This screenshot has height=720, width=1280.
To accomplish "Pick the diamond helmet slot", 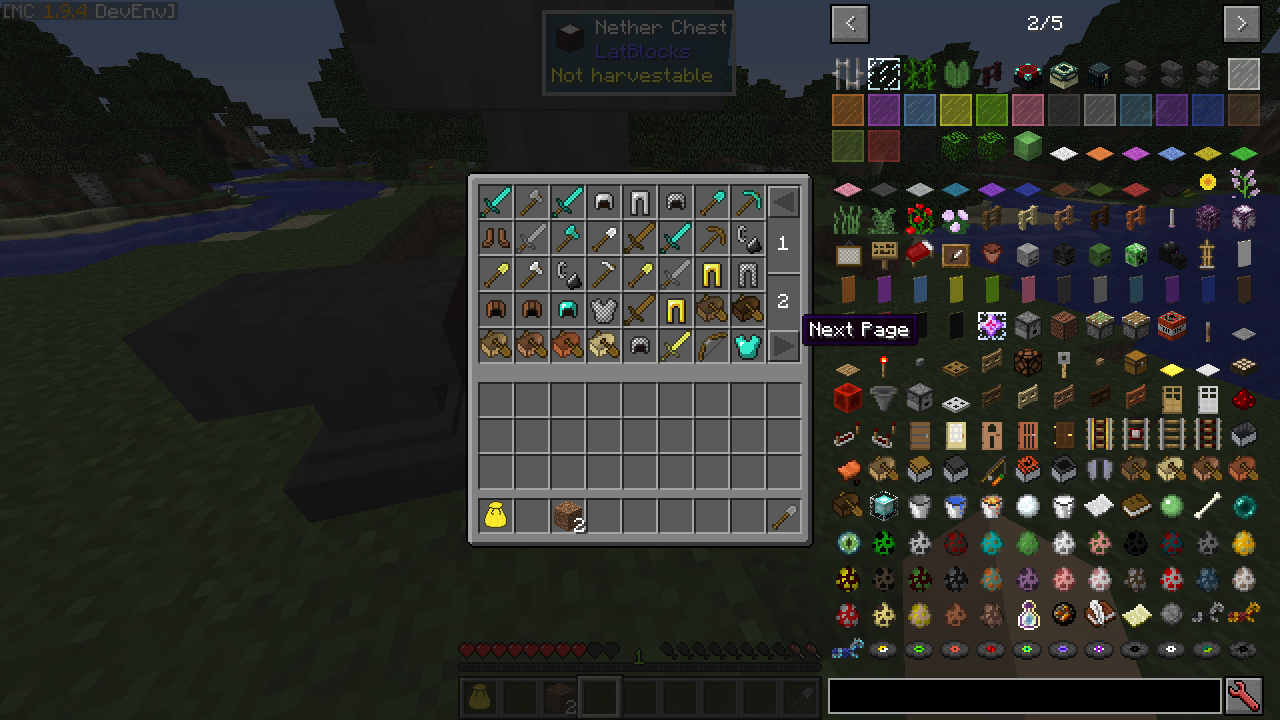I will pyautogui.click(x=567, y=310).
